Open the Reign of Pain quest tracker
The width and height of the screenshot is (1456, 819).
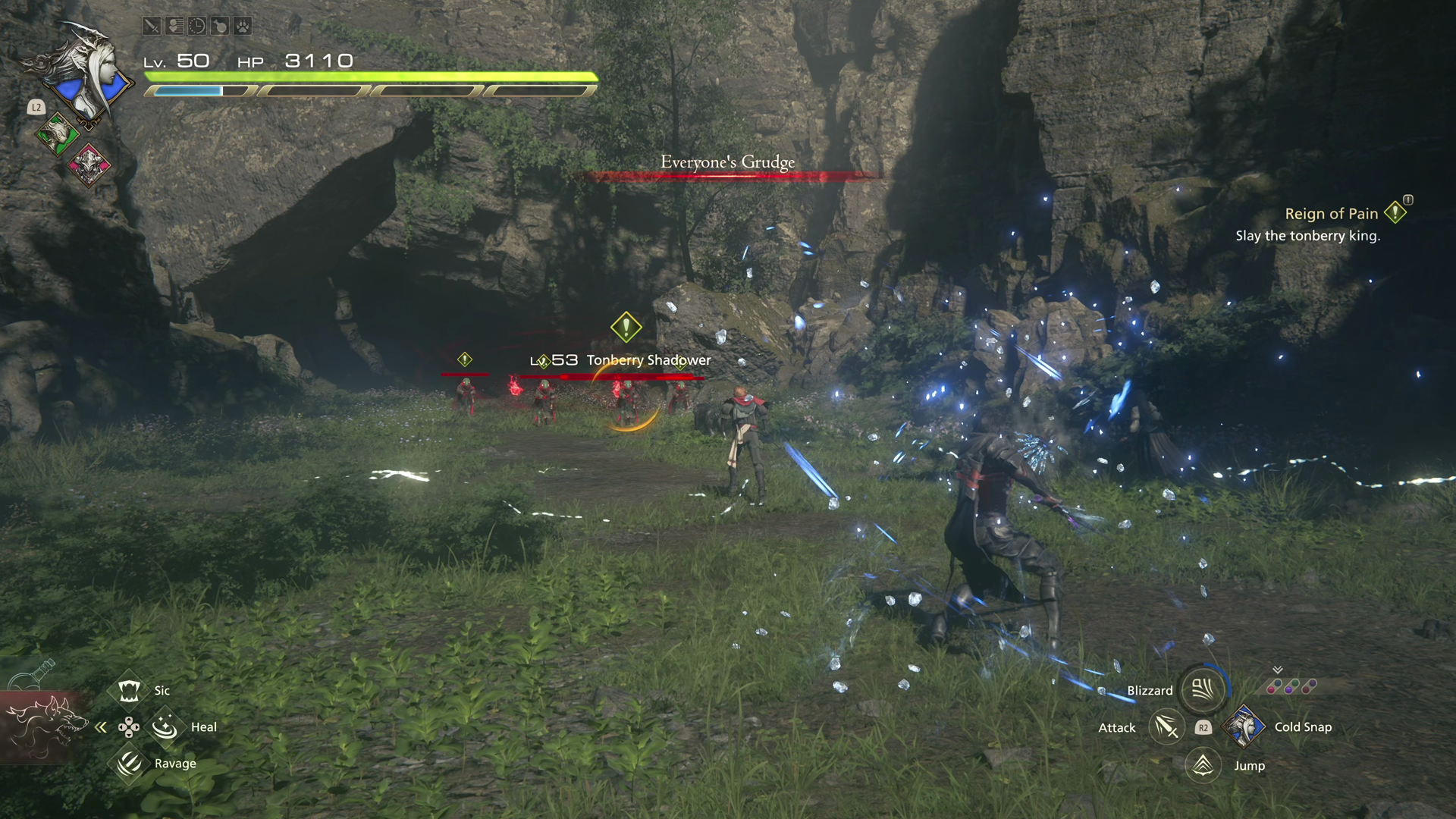[x=1332, y=214]
